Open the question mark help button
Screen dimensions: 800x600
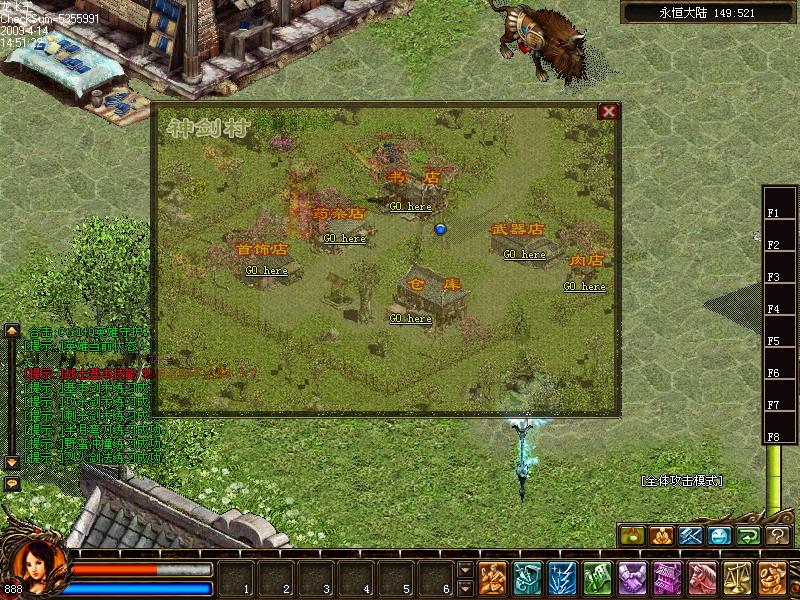click(778, 536)
